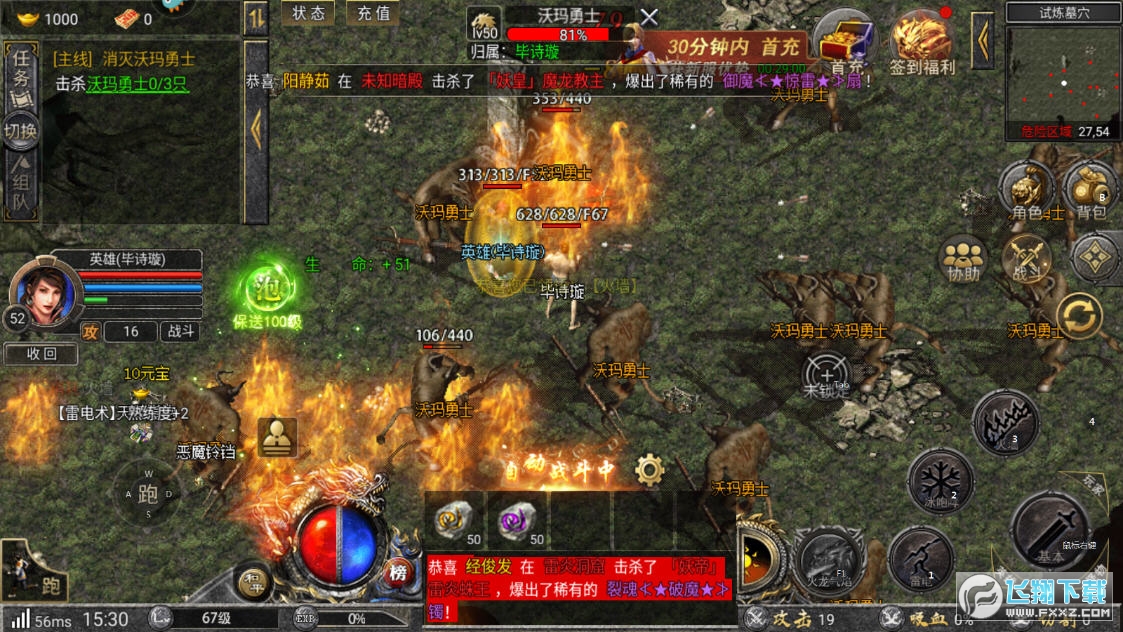The image size is (1123, 632).
Task: Click the 收回 hero recall button
Action: tap(40, 353)
